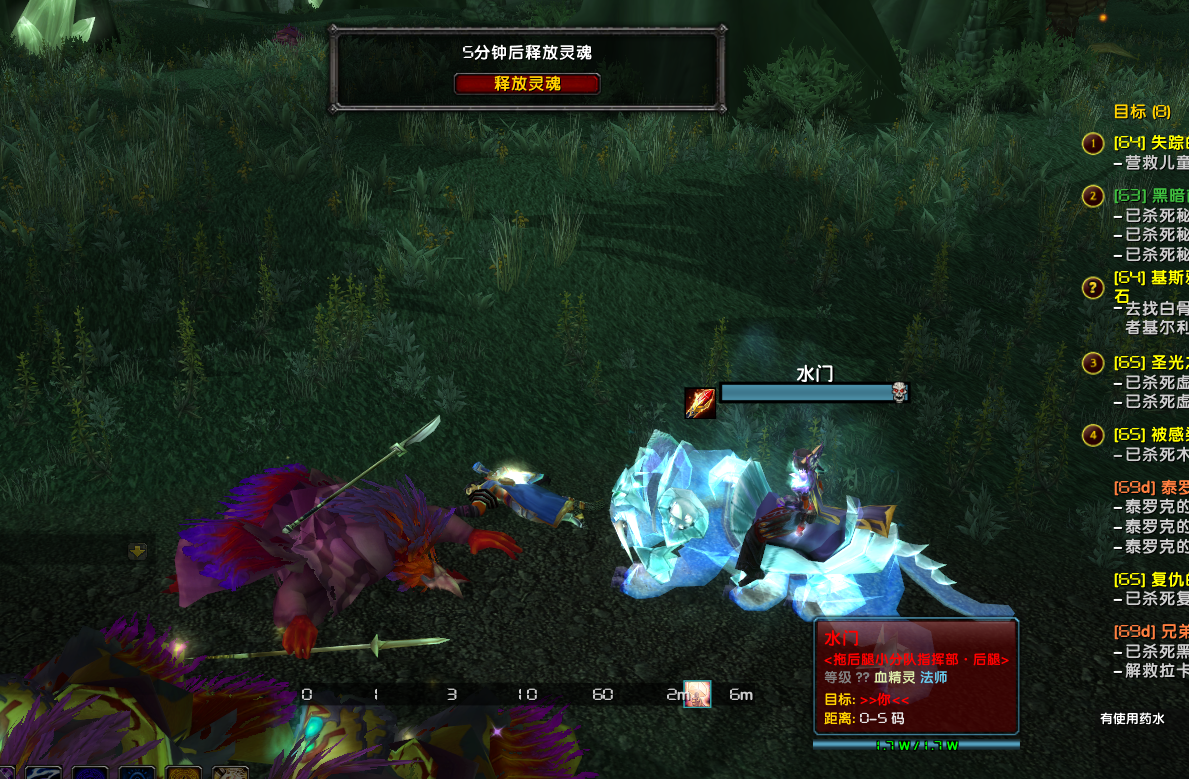Click the red 释放灵魂 release spirit button

point(527,84)
